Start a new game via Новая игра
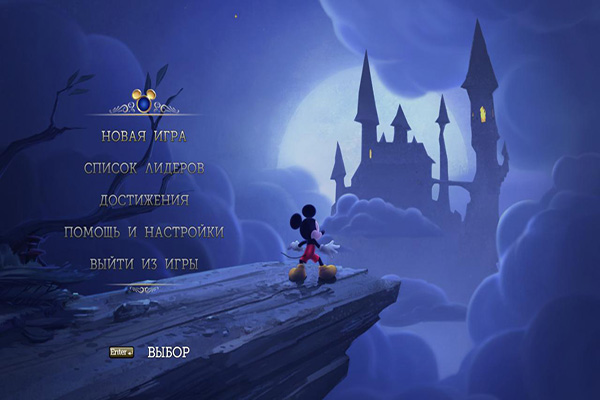600x400 pixels. click(x=144, y=136)
